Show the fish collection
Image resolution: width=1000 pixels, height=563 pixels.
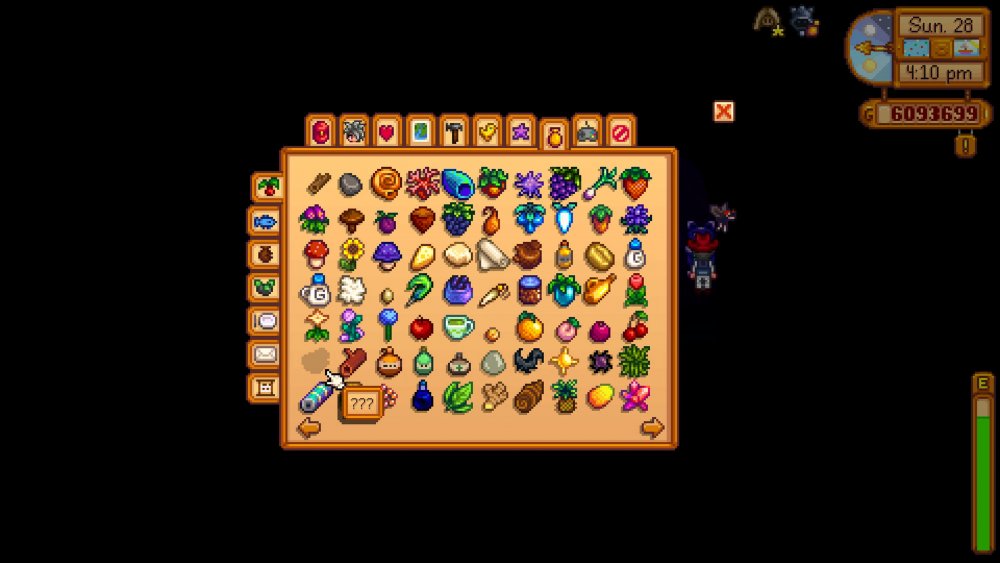coord(265,221)
